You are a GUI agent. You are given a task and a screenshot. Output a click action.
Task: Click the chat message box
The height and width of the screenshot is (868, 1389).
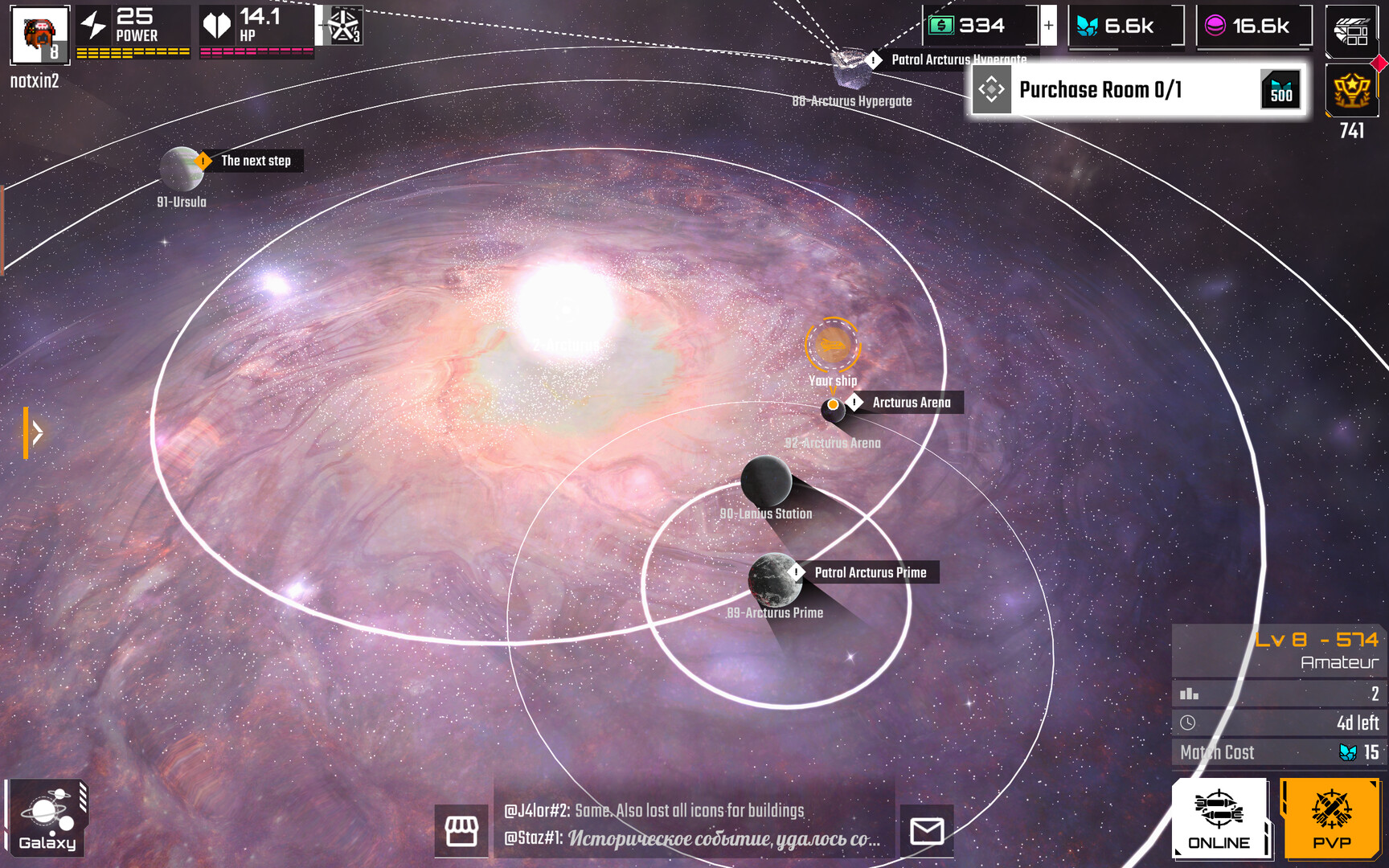point(693,825)
